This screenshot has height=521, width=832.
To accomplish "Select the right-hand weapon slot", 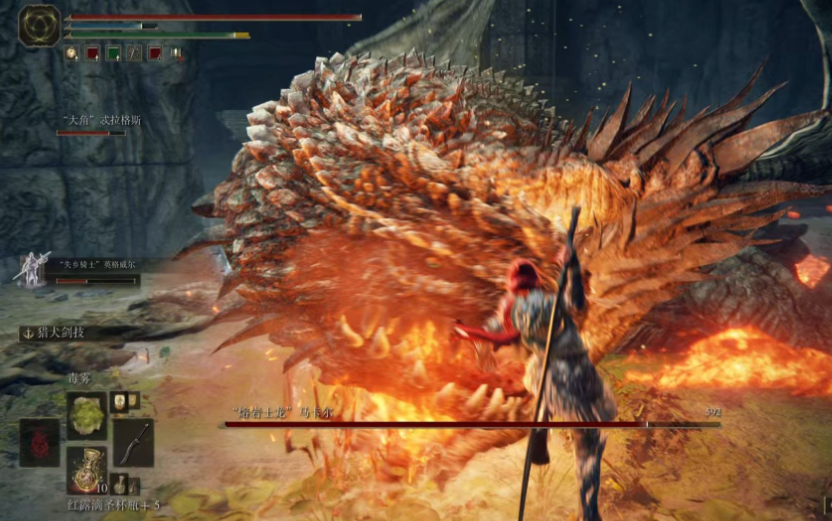I will (x=133, y=441).
